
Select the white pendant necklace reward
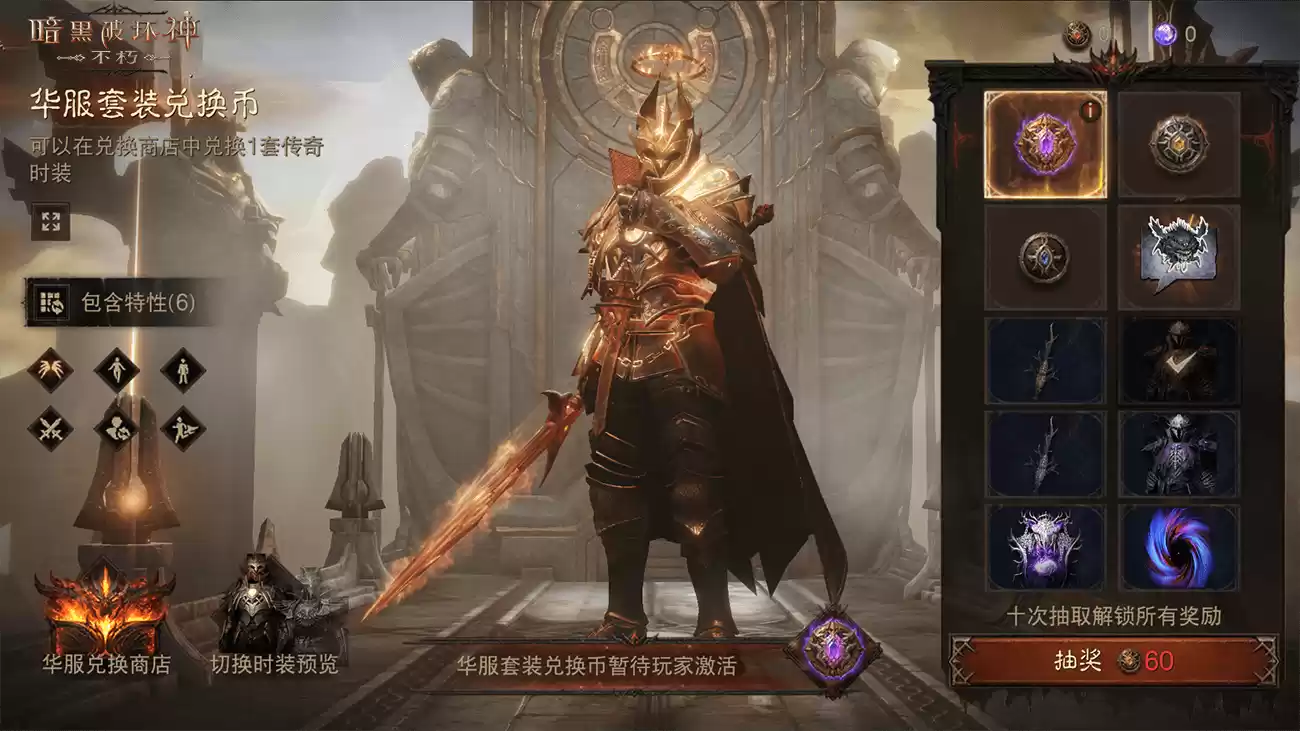click(x=1042, y=545)
